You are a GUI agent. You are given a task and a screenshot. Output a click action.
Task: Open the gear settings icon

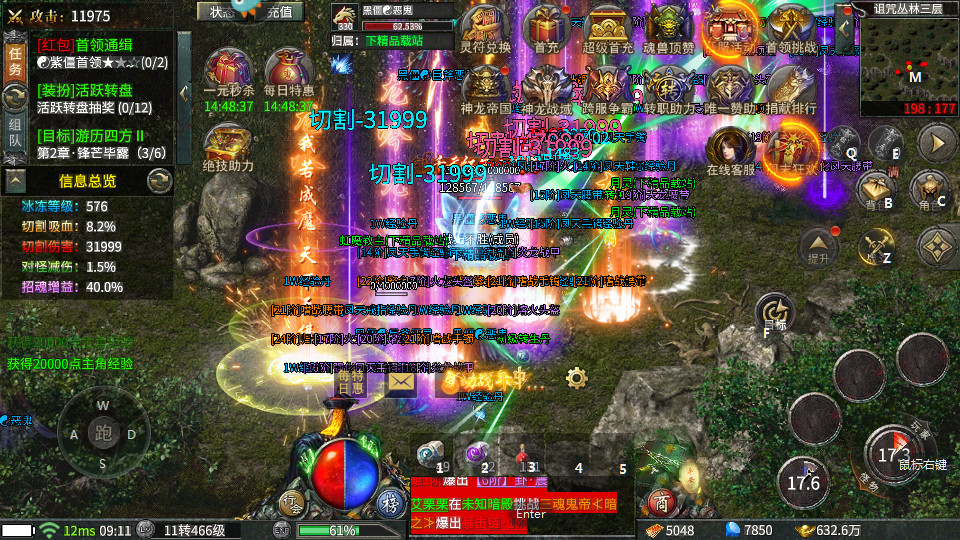tap(576, 377)
